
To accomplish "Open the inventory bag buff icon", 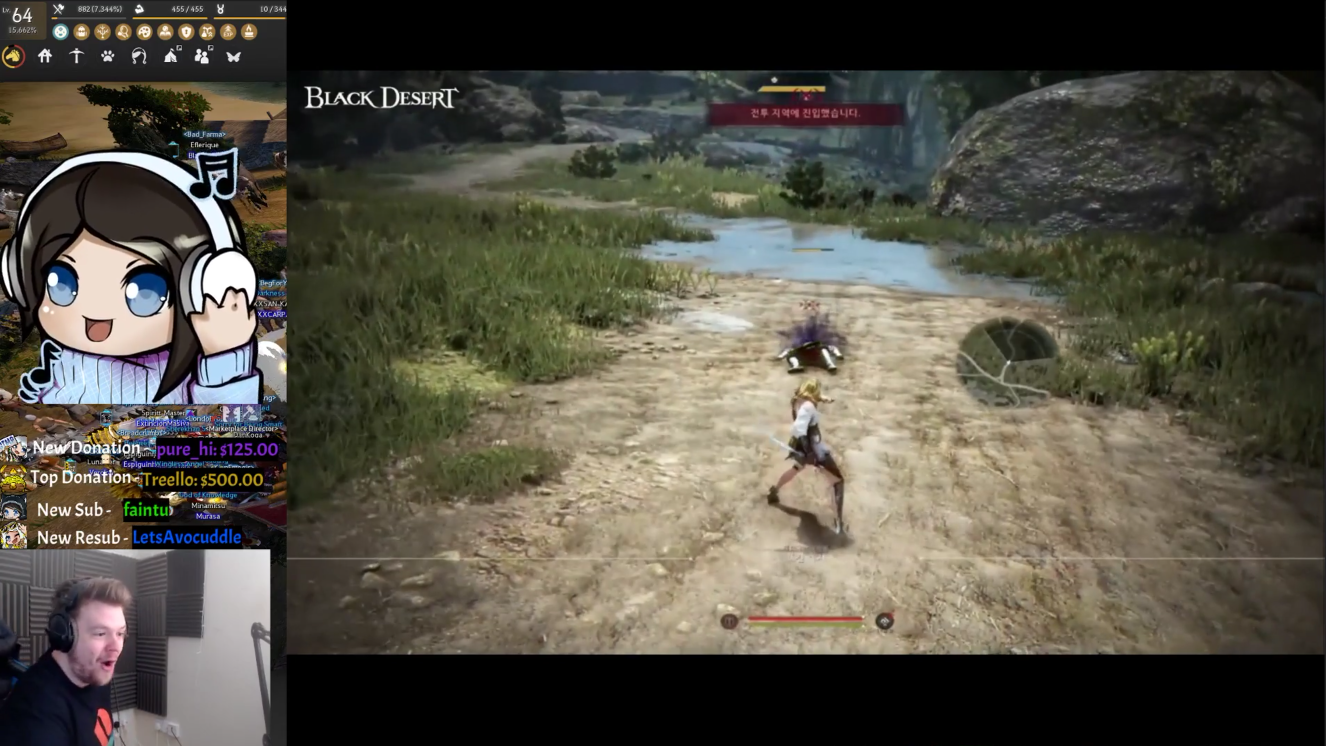I will click(81, 31).
